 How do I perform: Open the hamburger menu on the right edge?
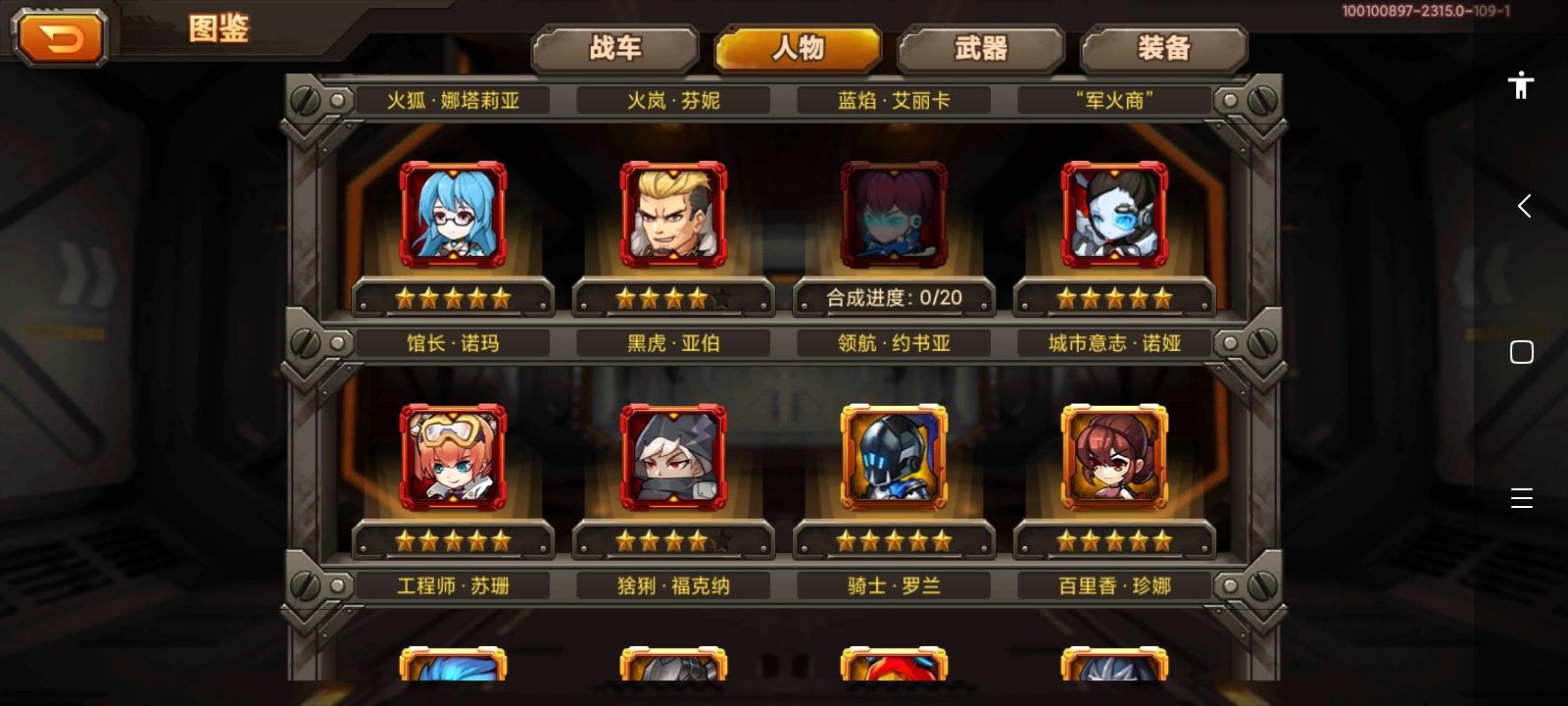(1521, 498)
